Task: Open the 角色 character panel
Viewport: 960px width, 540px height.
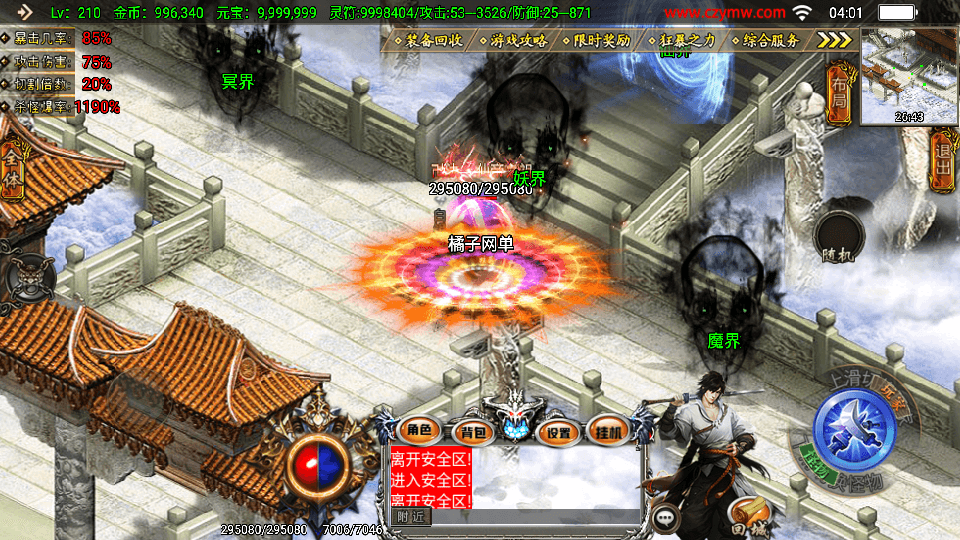Action: 419,431
